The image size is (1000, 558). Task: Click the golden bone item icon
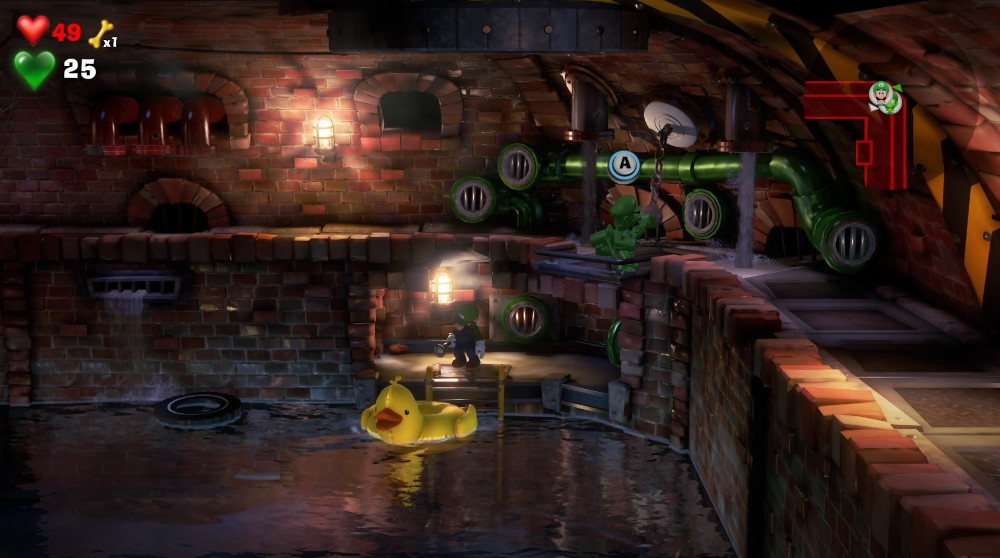100,34
